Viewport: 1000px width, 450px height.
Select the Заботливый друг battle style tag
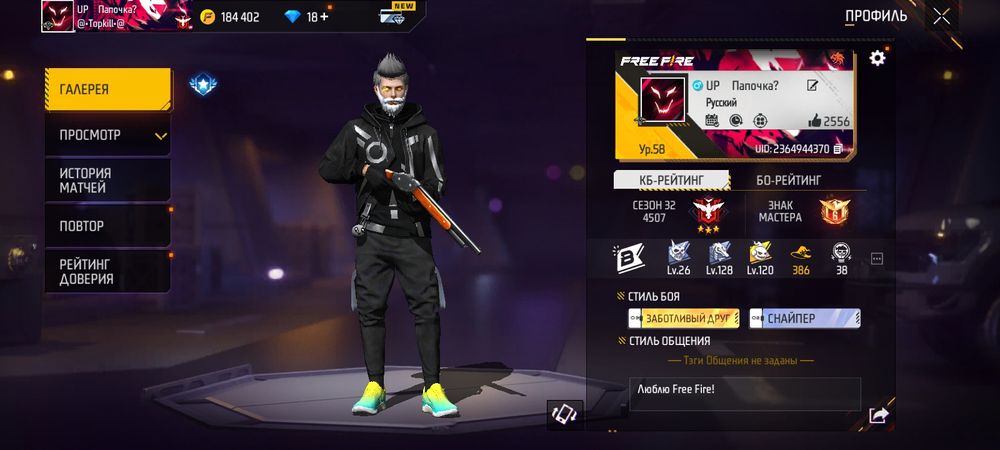coord(683,318)
